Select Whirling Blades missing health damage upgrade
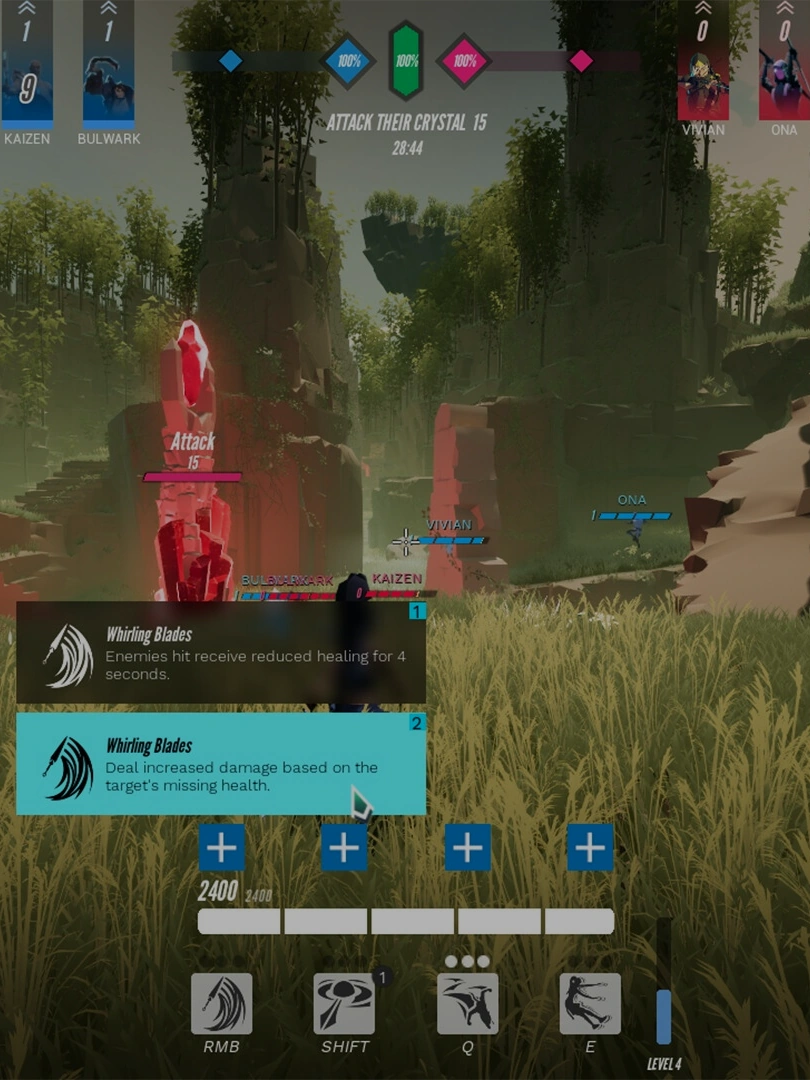This screenshot has width=810, height=1080. pos(221,764)
